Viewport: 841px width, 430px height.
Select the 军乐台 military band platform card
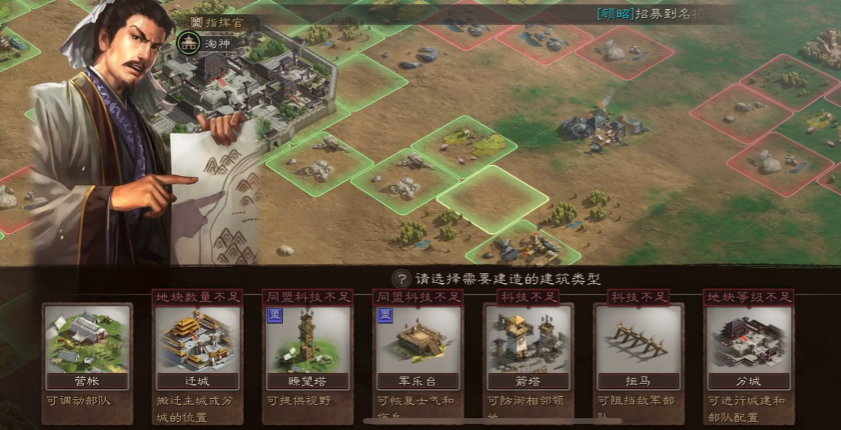[x=418, y=346]
